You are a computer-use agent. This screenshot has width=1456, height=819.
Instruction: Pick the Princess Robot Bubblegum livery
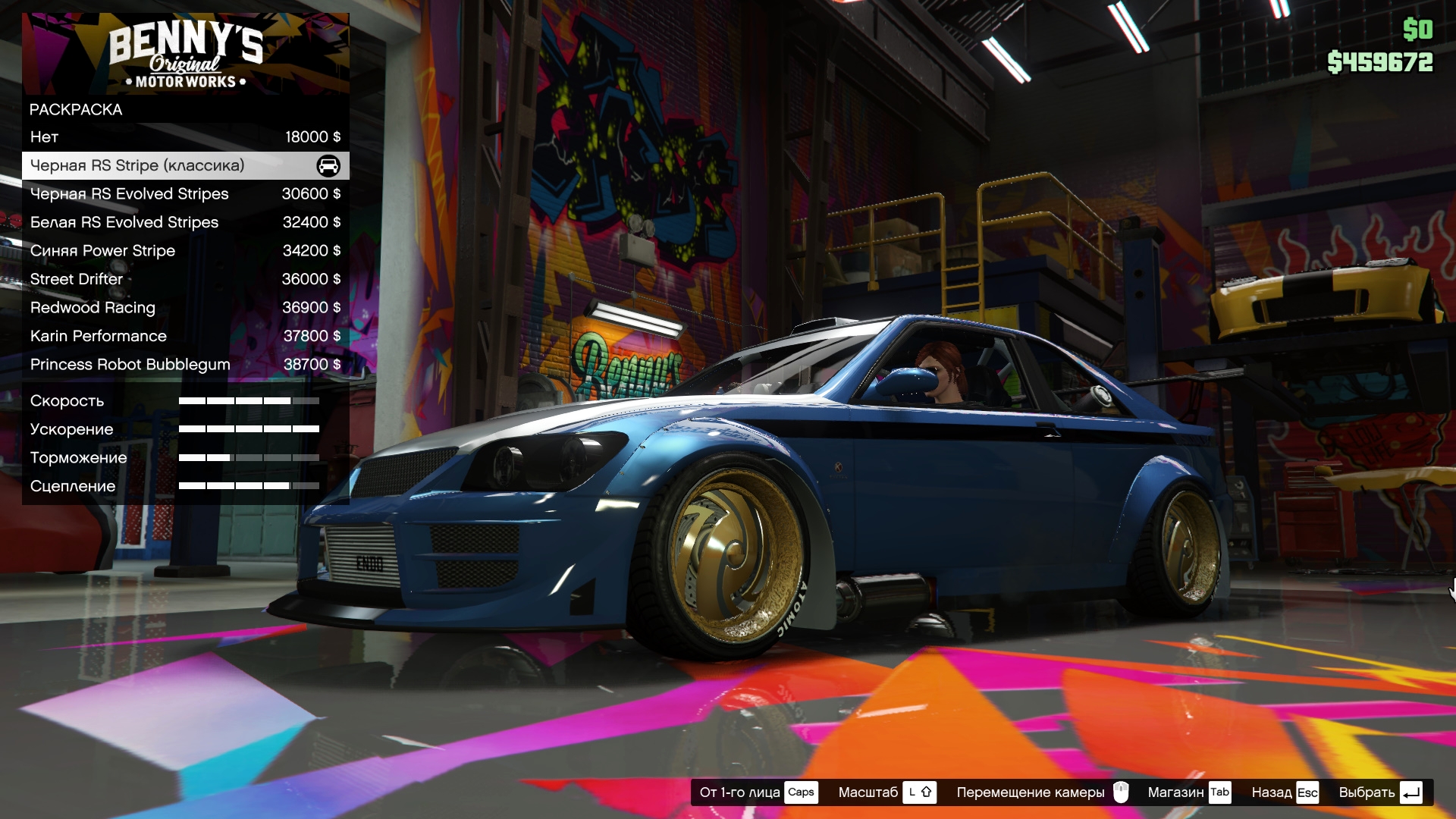point(185,365)
